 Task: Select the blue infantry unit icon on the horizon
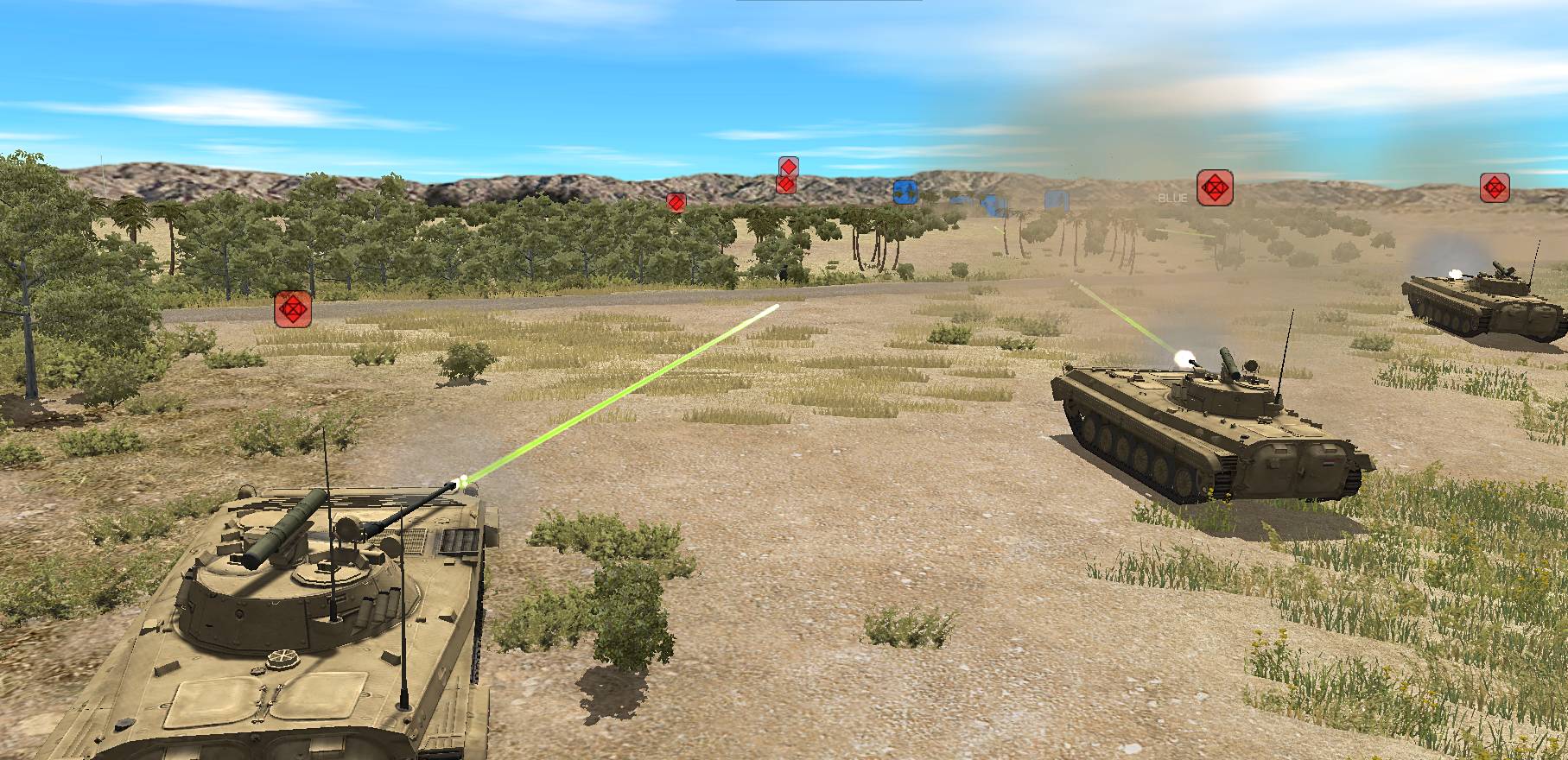coord(905,193)
